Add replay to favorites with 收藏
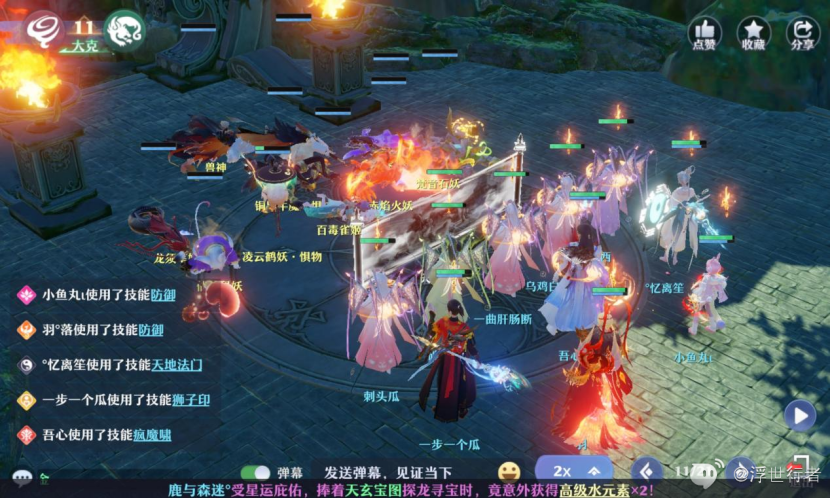Image resolution: width=830 pixels, height=498 pixels. click(754, 33)
